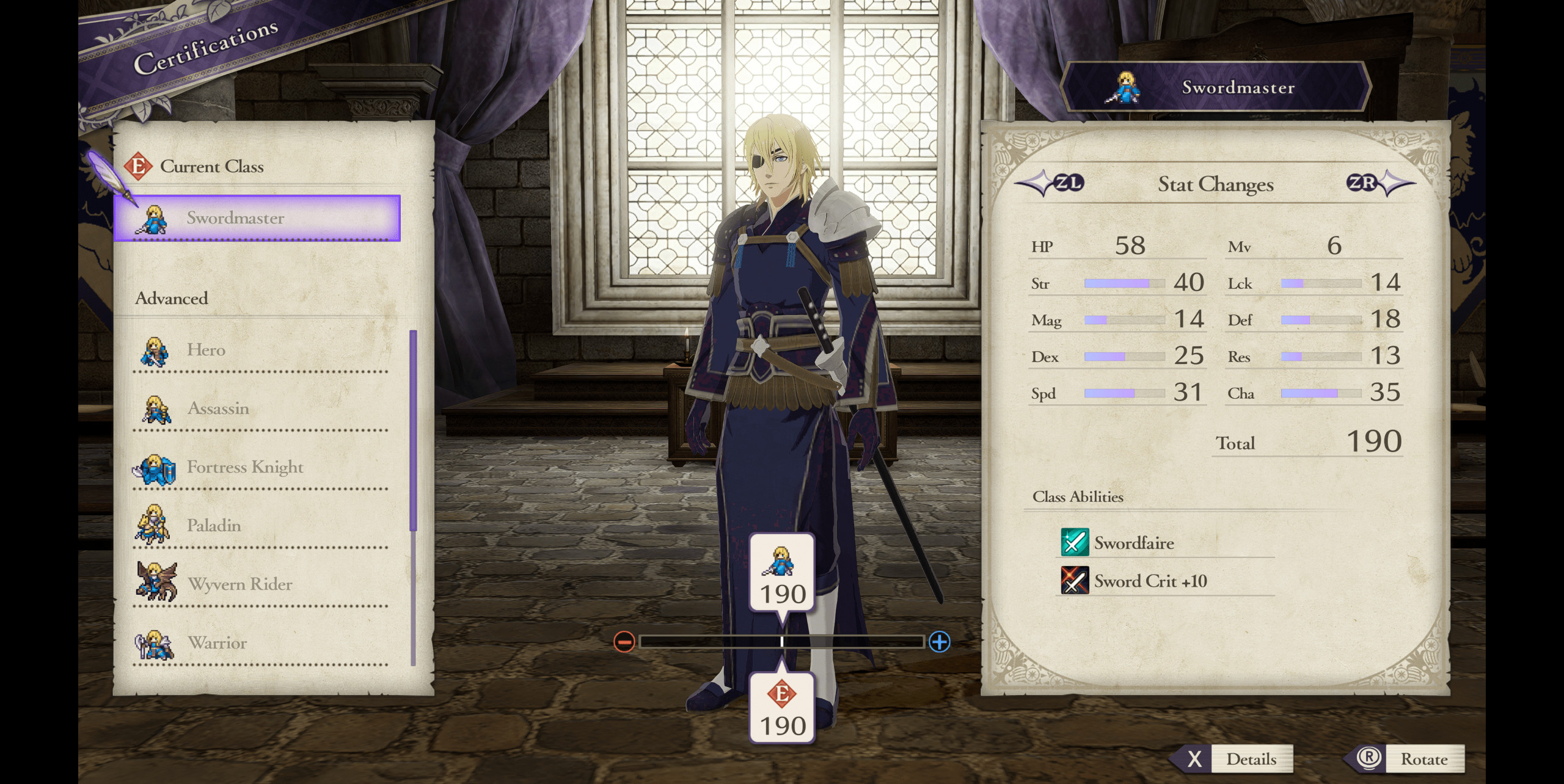
Task: Toggle the plus button on the zoom slider
Action: (x=941, y=641)
